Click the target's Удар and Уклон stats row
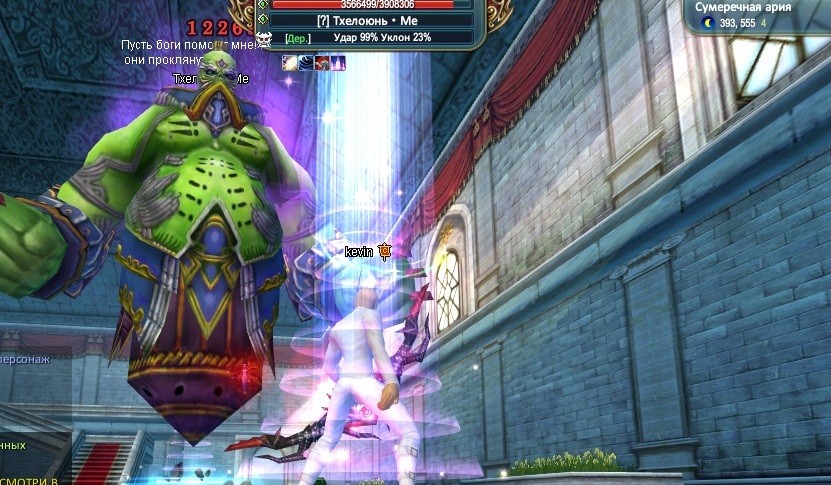 coord(373,37)
